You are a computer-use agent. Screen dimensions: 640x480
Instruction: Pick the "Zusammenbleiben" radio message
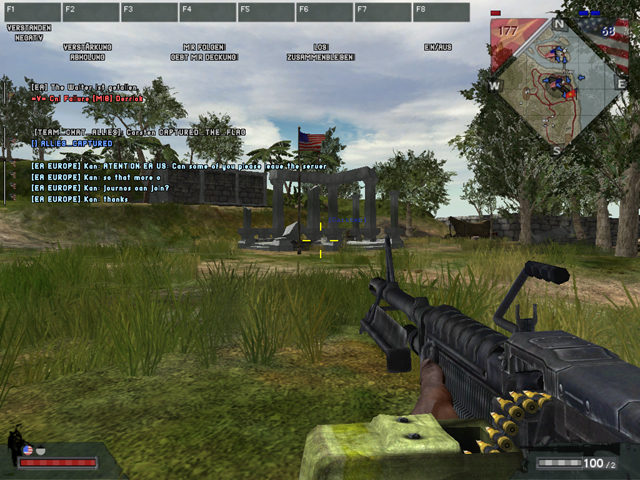coord(321,57)
